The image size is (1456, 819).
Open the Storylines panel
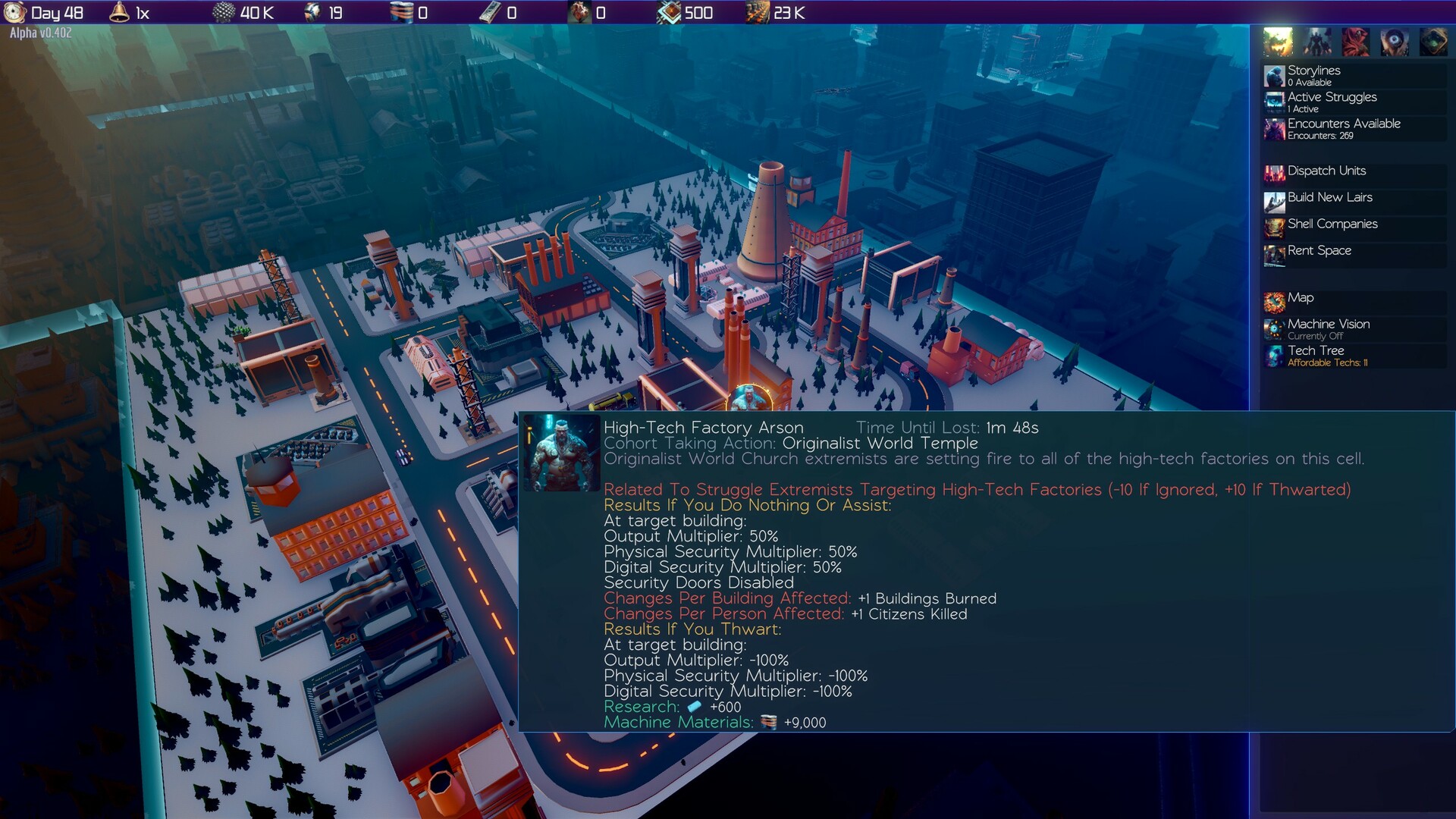click(1313, 71)
